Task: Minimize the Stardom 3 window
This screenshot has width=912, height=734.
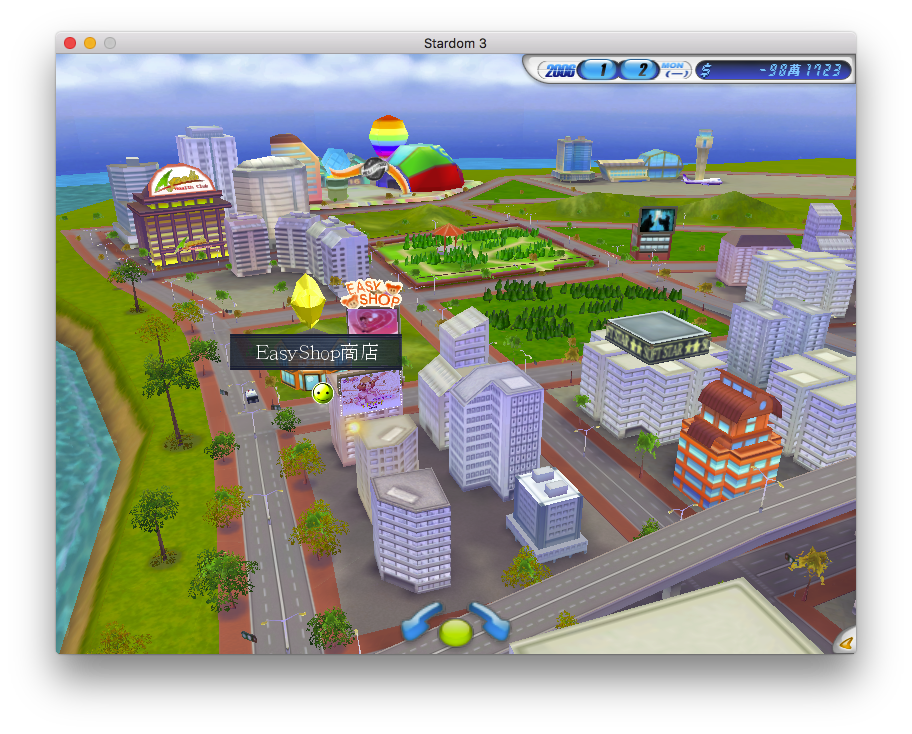Action: tap(90, 43)
